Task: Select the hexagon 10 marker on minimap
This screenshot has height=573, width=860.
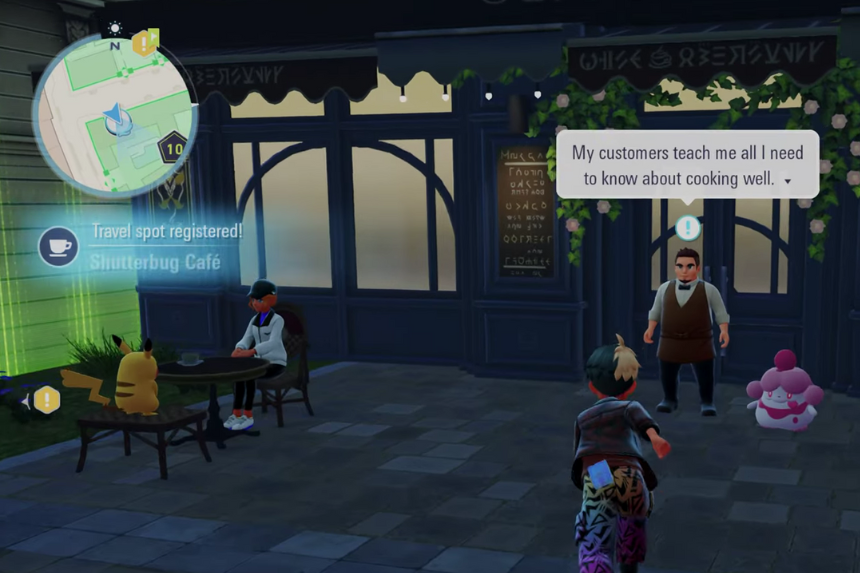Action: (175, 149)
